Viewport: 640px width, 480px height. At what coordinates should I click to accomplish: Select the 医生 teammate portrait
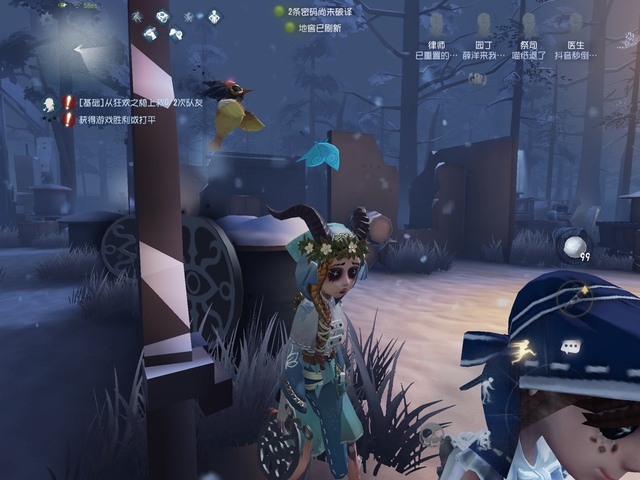coord(576,23)
